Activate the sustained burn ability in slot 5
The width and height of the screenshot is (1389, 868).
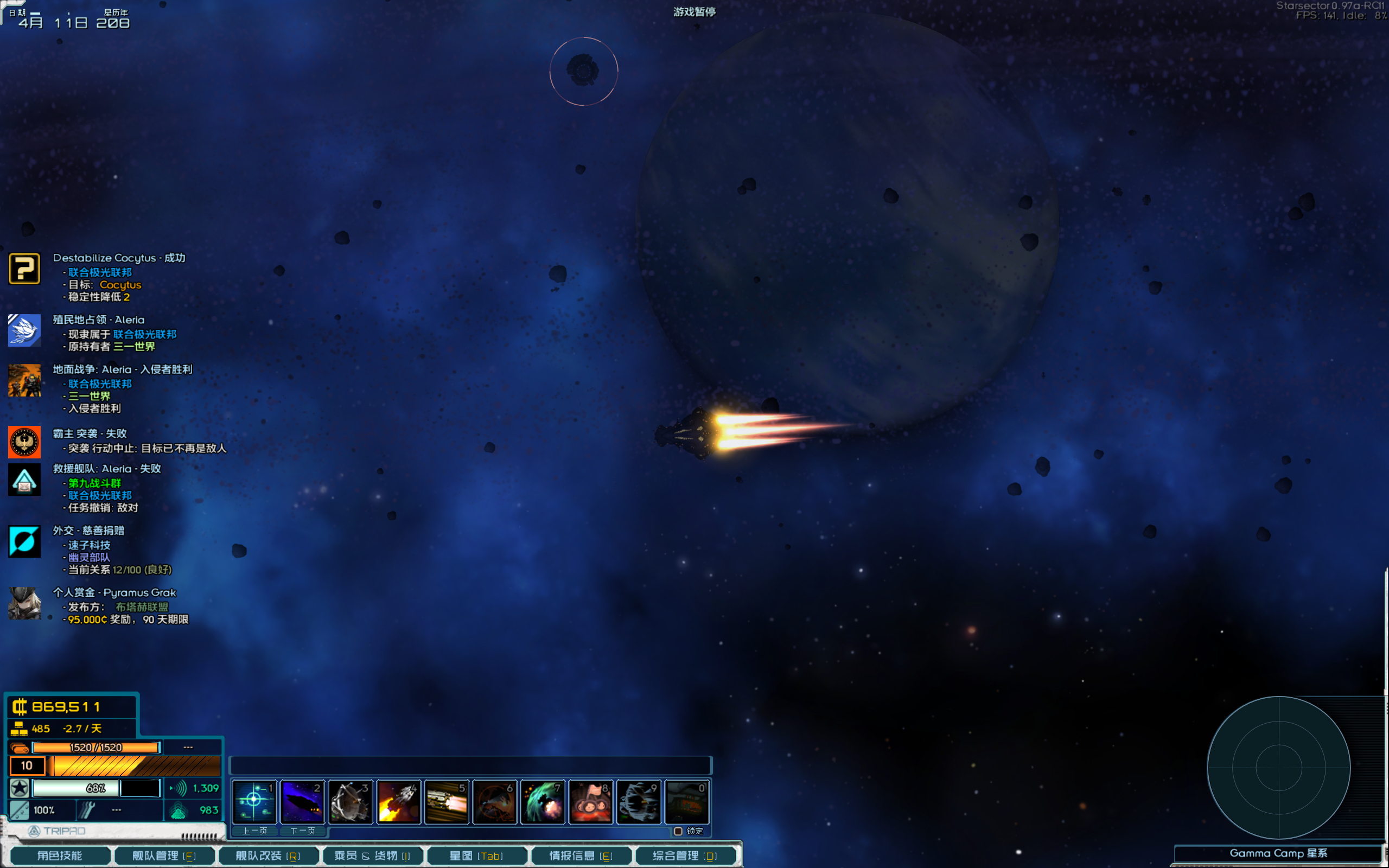pyautogui.click(x=447, y=801)
